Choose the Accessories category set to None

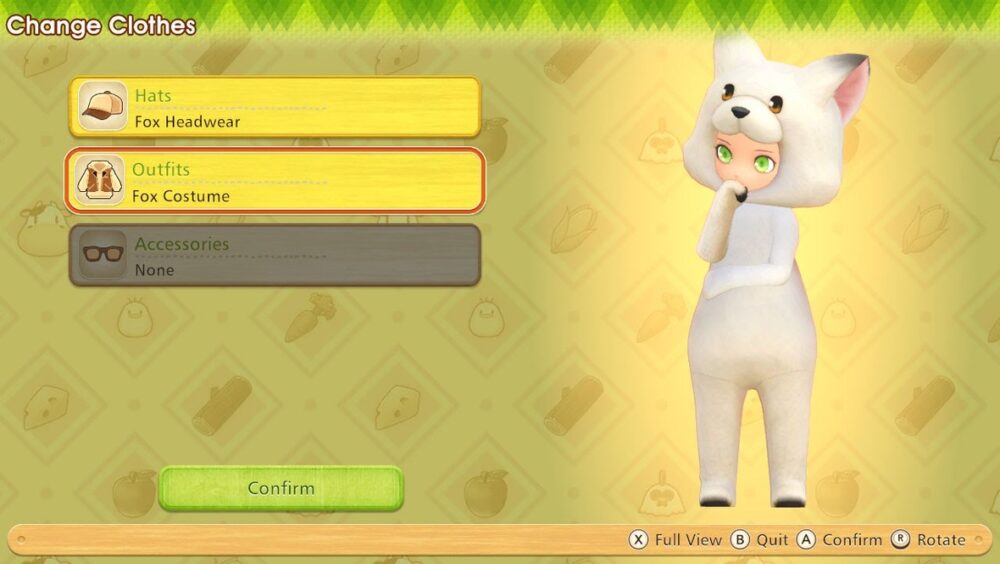[275, 255]
